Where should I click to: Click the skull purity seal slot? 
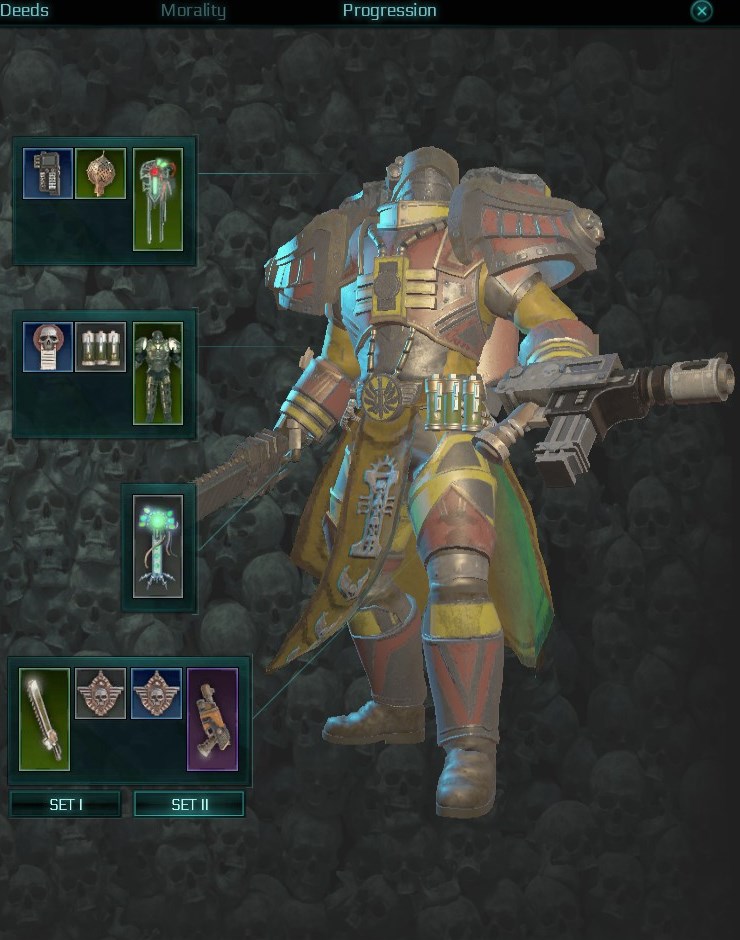[x=48, y=347]
